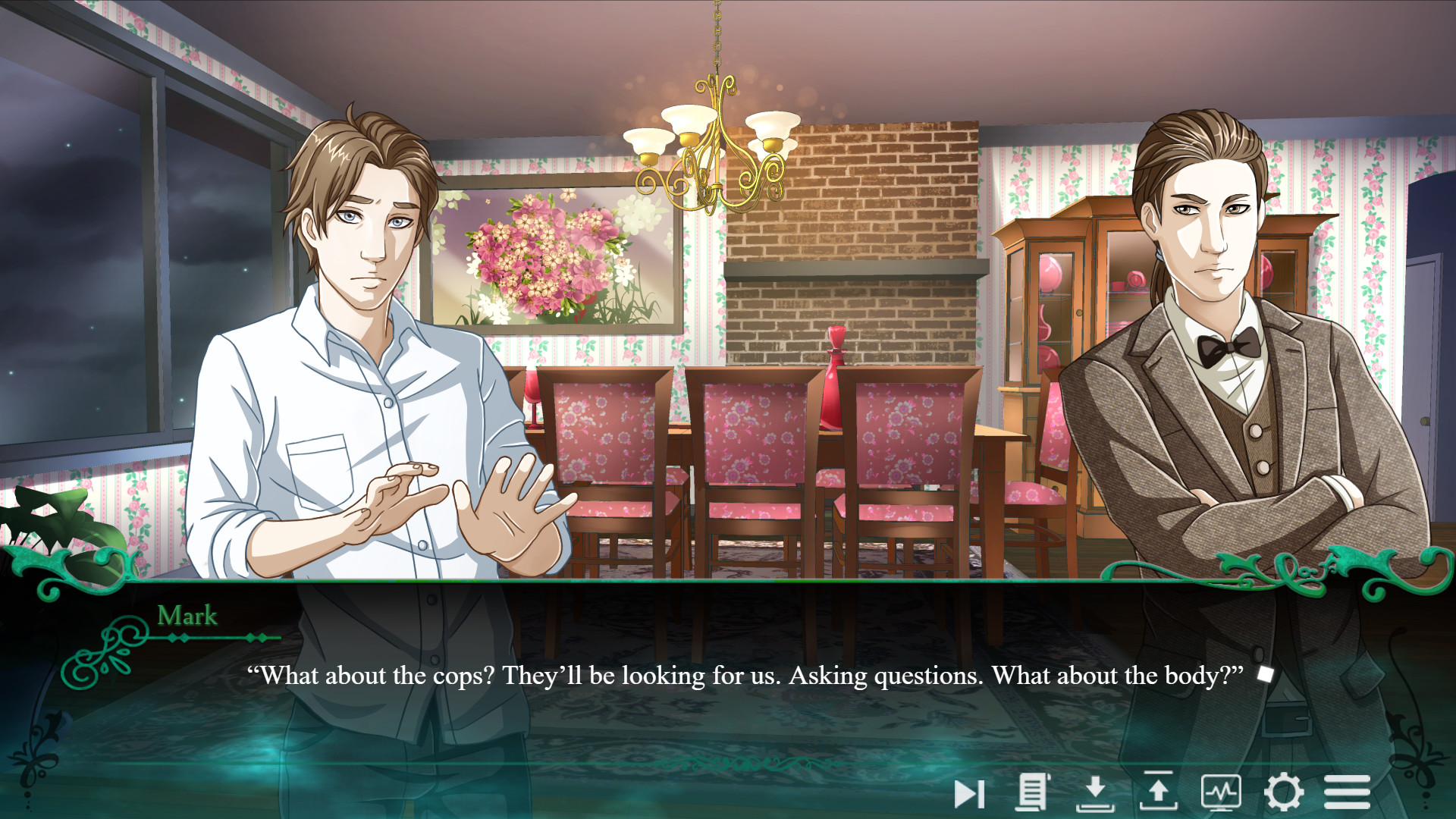
Task: Click the white continue indicator beside dialogue
Action: [x=1263, y=672]
